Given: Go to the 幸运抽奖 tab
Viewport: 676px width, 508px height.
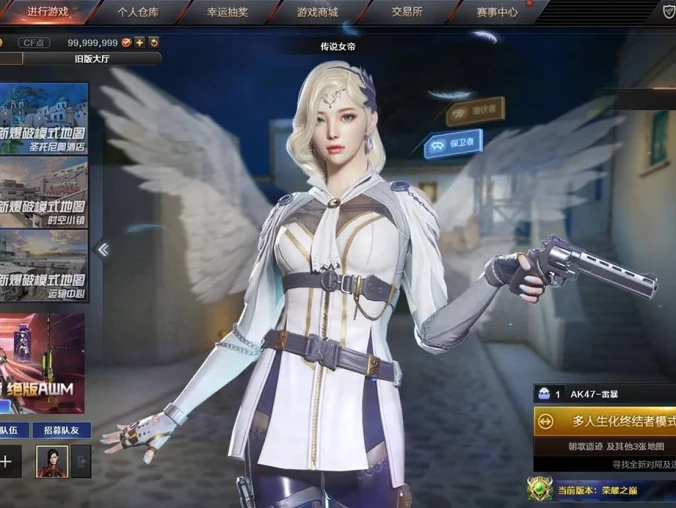Looking at the screenshot, I should 230,12.
